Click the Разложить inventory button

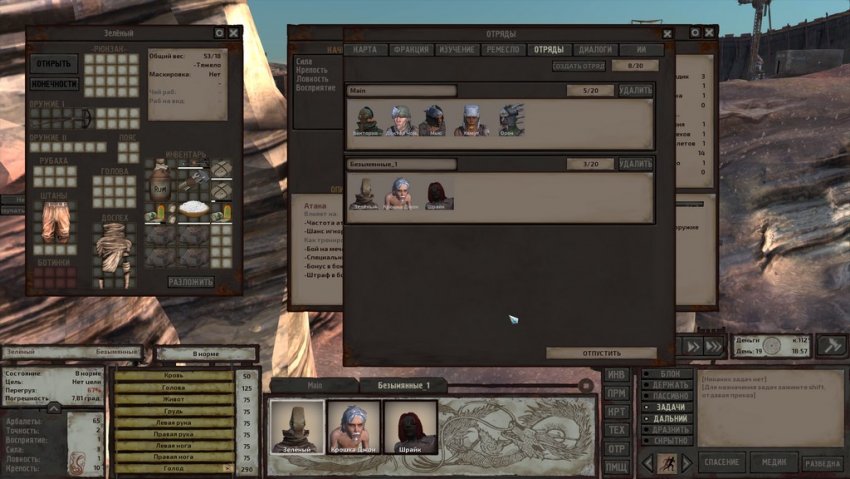pyautogui.click(x=190, y=282)
